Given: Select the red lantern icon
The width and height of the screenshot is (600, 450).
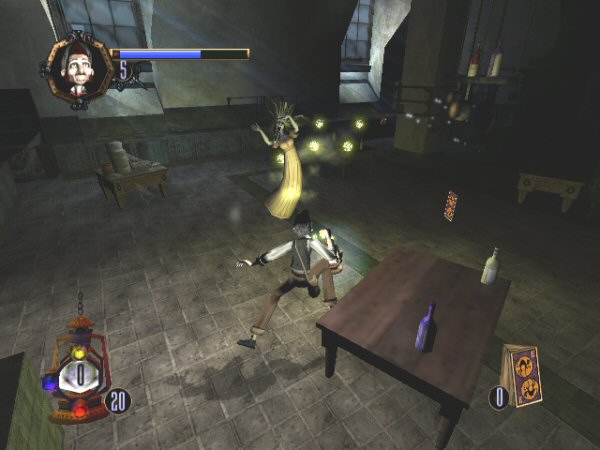Looking at the screenshot, I should pos(77,374).
